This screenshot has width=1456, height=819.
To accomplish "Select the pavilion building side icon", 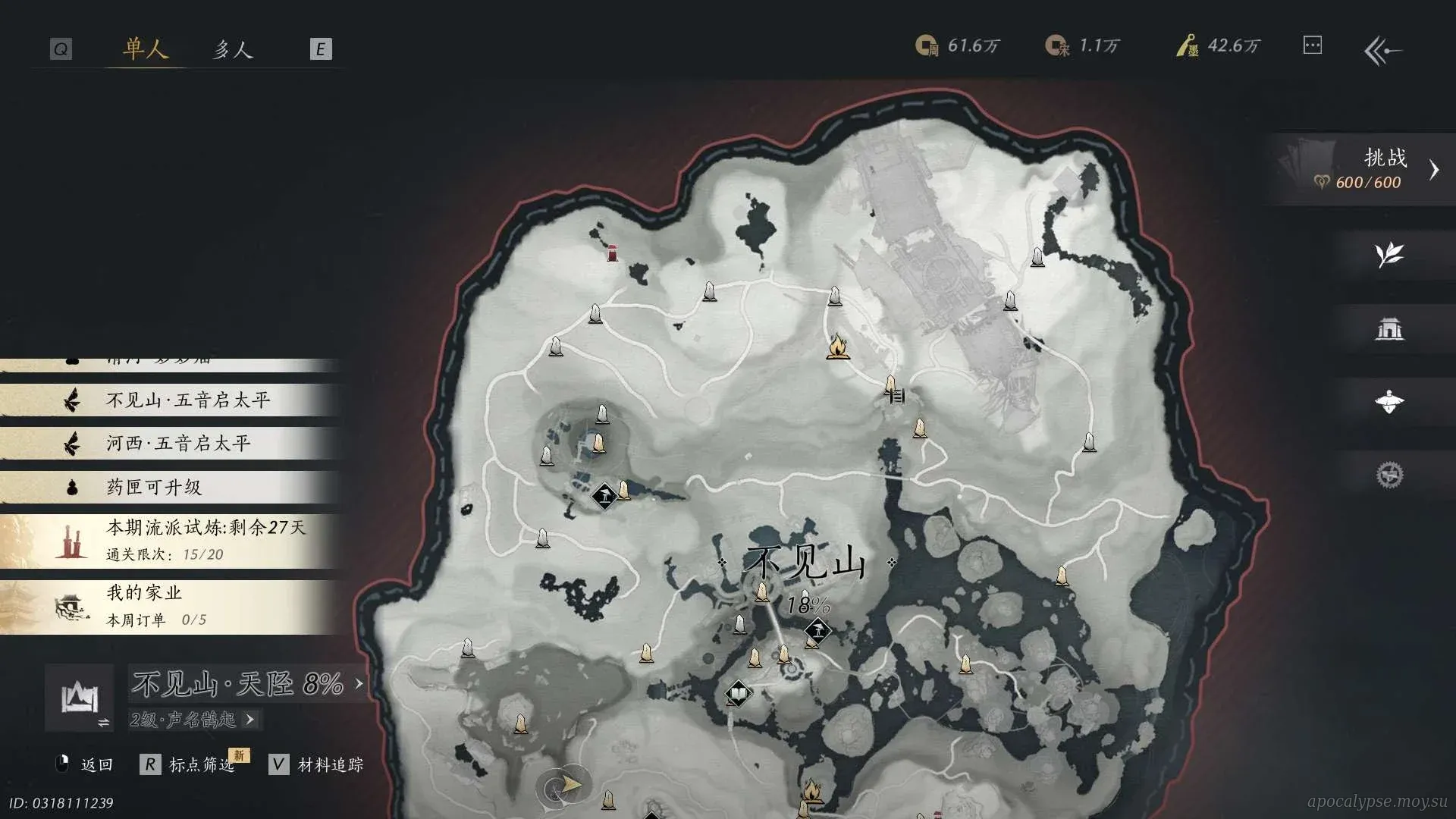I will 1389,328.
